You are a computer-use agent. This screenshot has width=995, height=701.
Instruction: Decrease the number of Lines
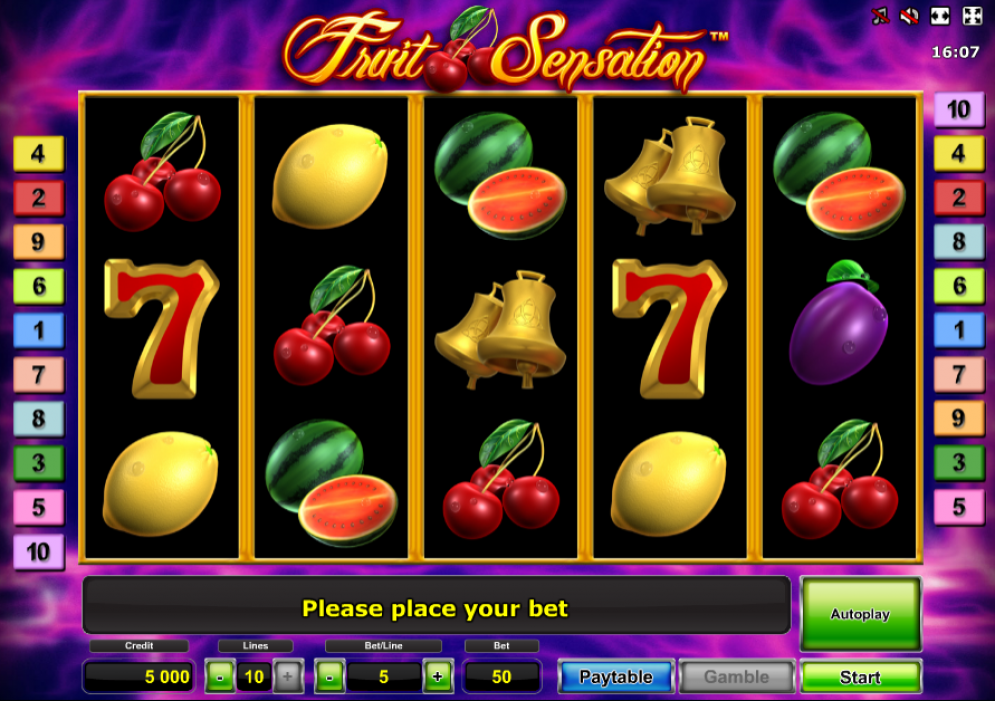221,677
